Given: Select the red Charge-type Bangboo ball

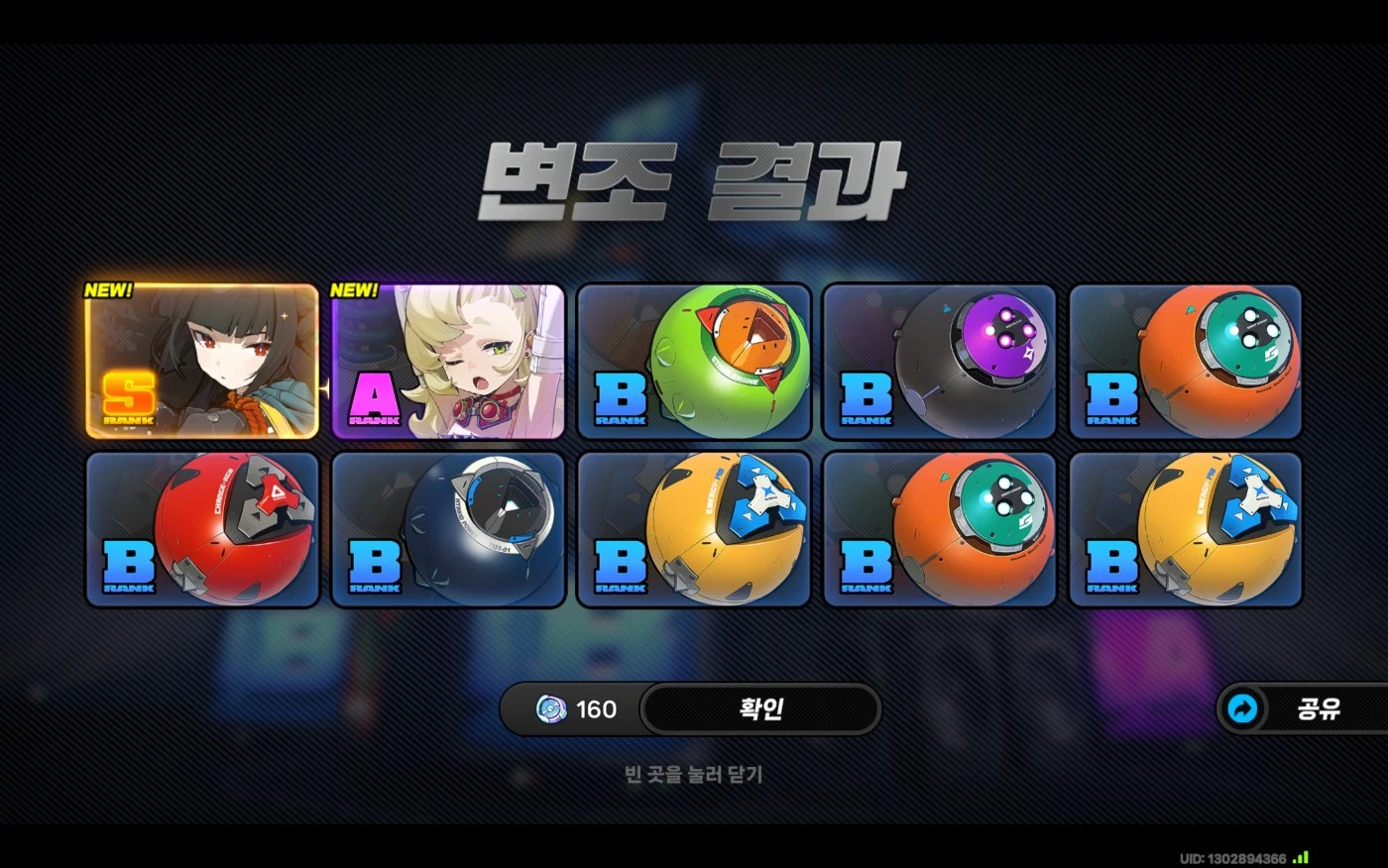Looking at the screenshot, I should 203,528.
